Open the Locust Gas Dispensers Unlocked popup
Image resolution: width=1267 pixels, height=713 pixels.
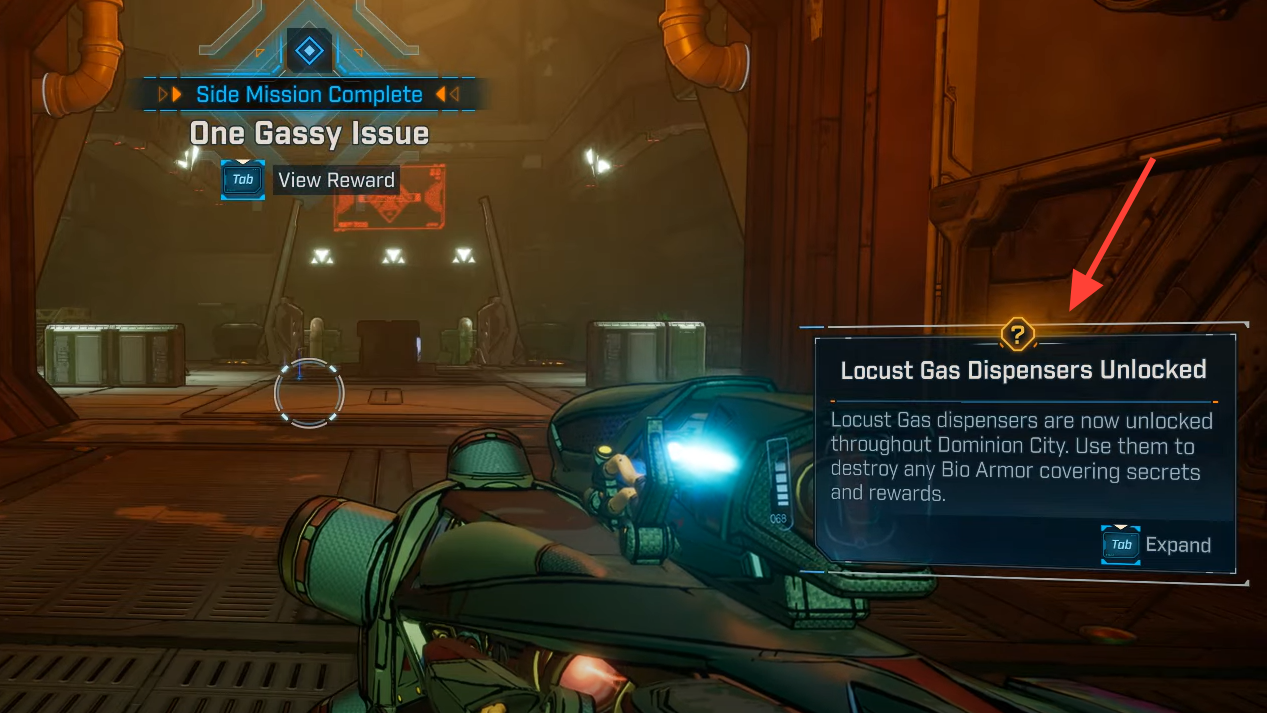coord(1023,370)
